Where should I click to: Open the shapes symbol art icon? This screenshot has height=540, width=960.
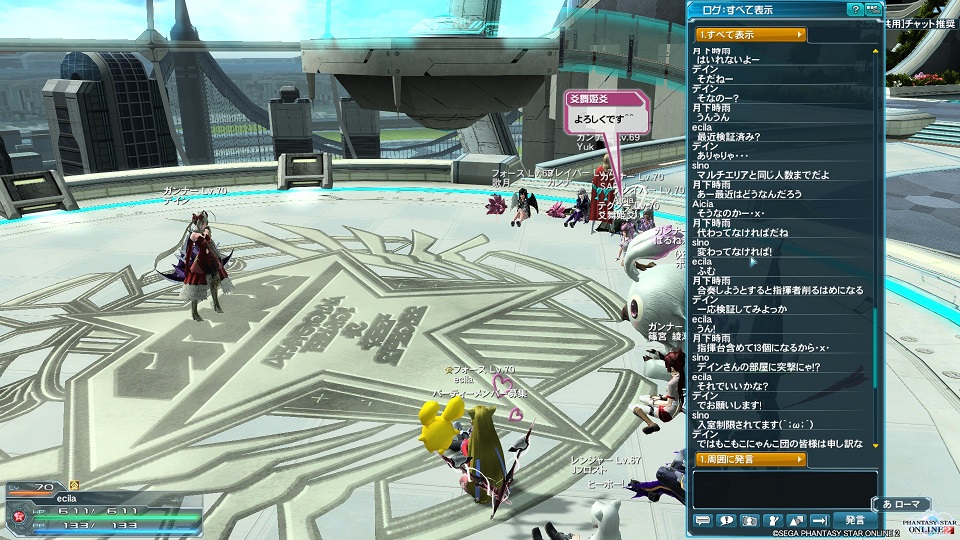pos(797,520)
